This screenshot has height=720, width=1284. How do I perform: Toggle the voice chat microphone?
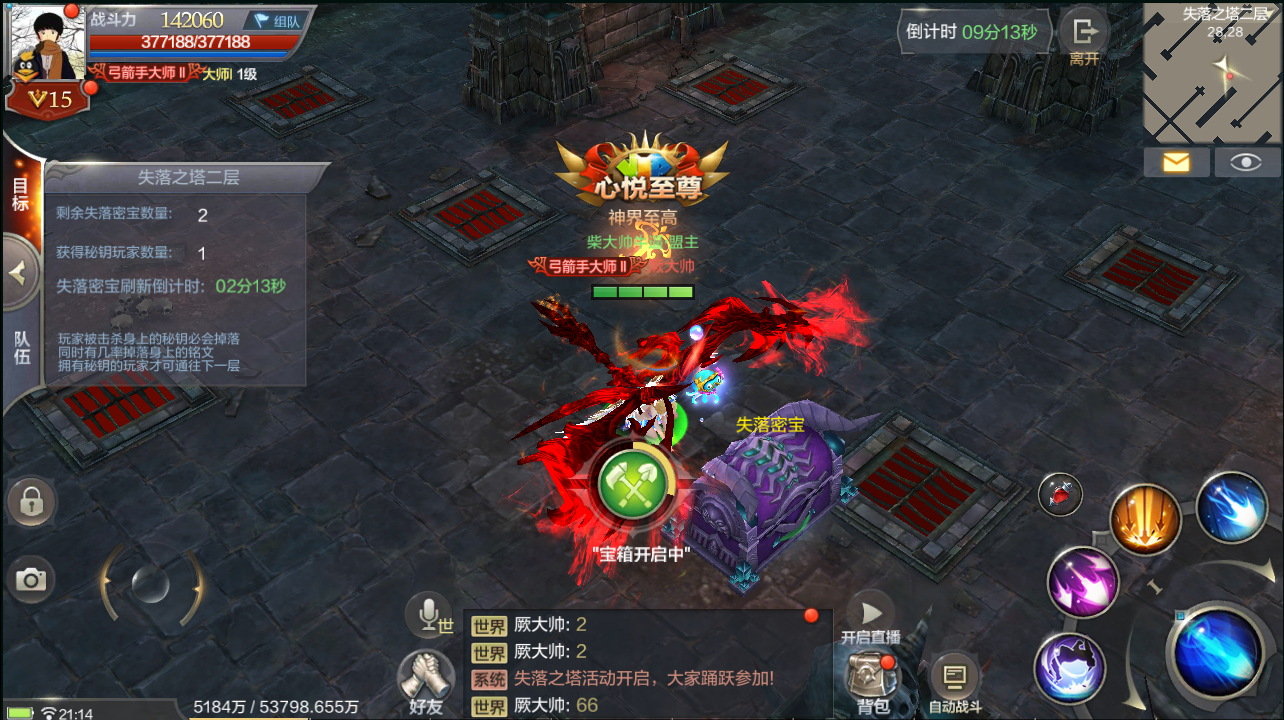[428, 614]
